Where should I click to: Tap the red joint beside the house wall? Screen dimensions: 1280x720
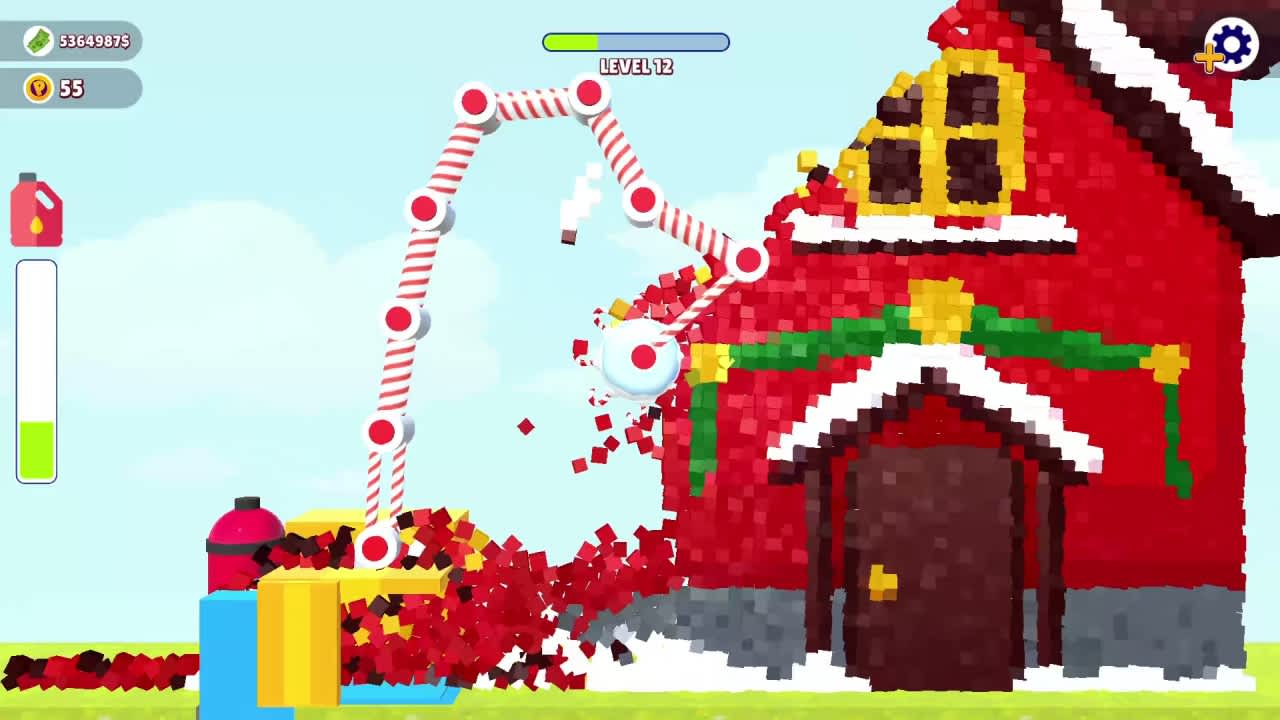[x=748, y=260]
